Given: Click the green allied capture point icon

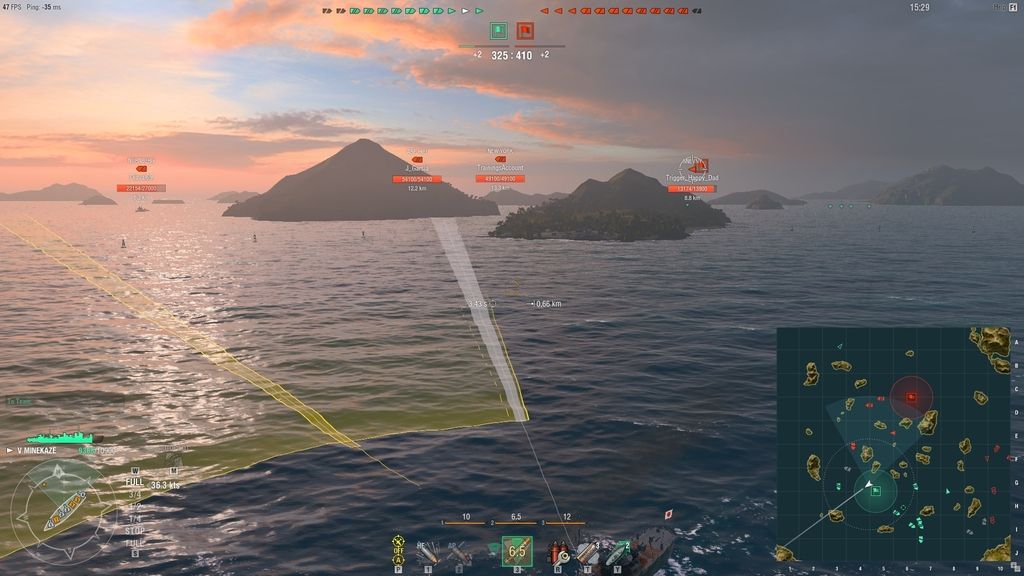Looking at the screenshot, I should (498, 31).
